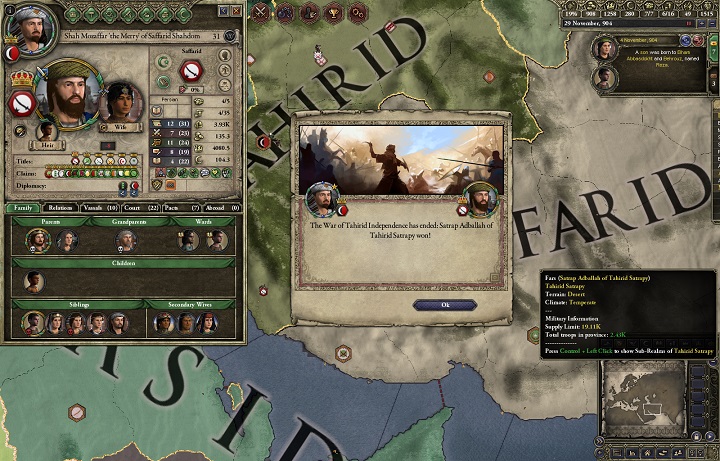This screenshot has height=461, width=720.
Task: Click the Saffarid dynasty coat of arms
Action: coord(190,71)
